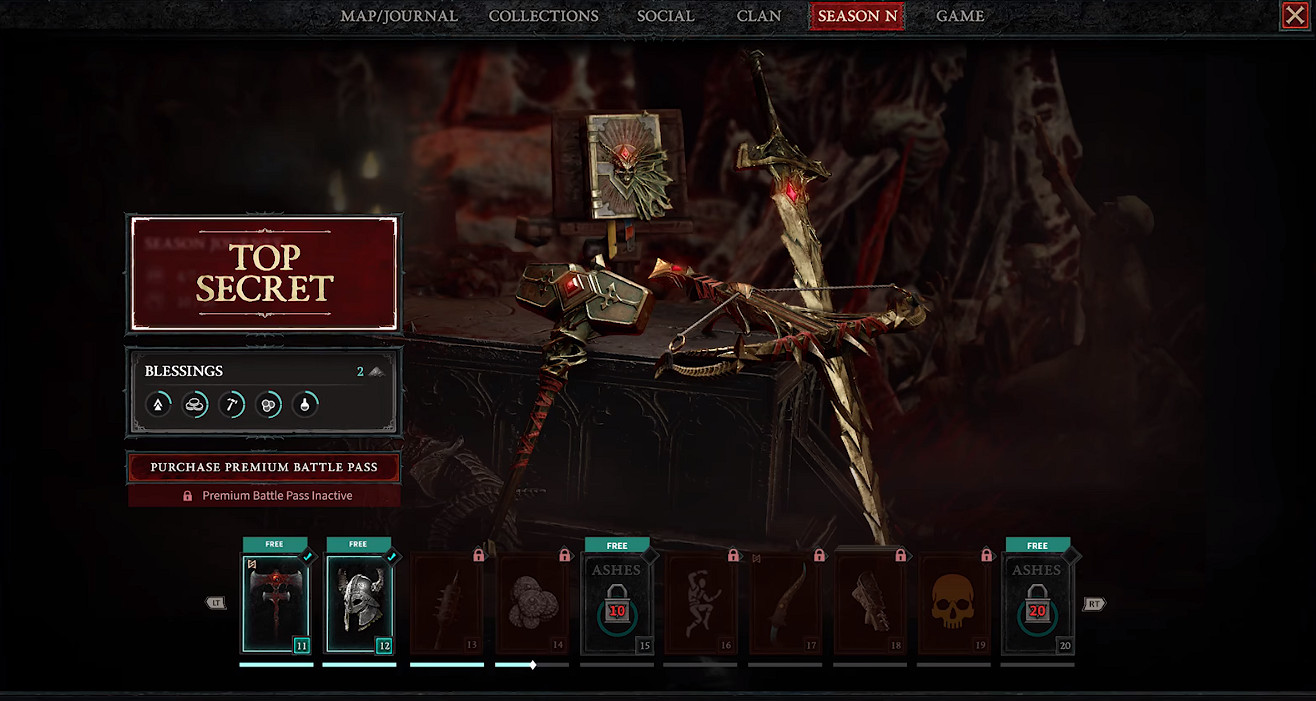The width and height of the screenshot is (1316, 701).
Task: Pick the three orbs blessing icon
Action: 268,404
